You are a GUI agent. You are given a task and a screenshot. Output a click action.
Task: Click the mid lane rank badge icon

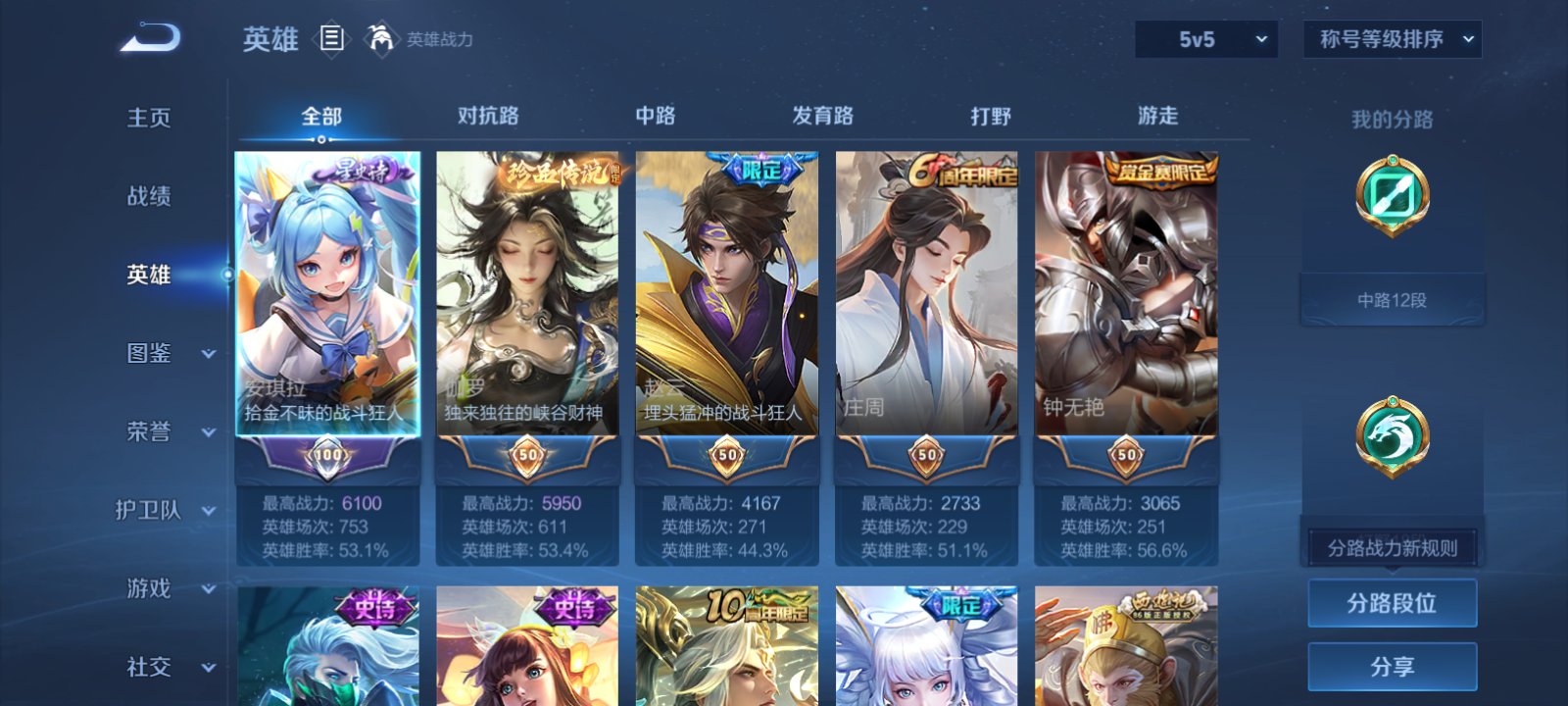tap(1393, 194)
